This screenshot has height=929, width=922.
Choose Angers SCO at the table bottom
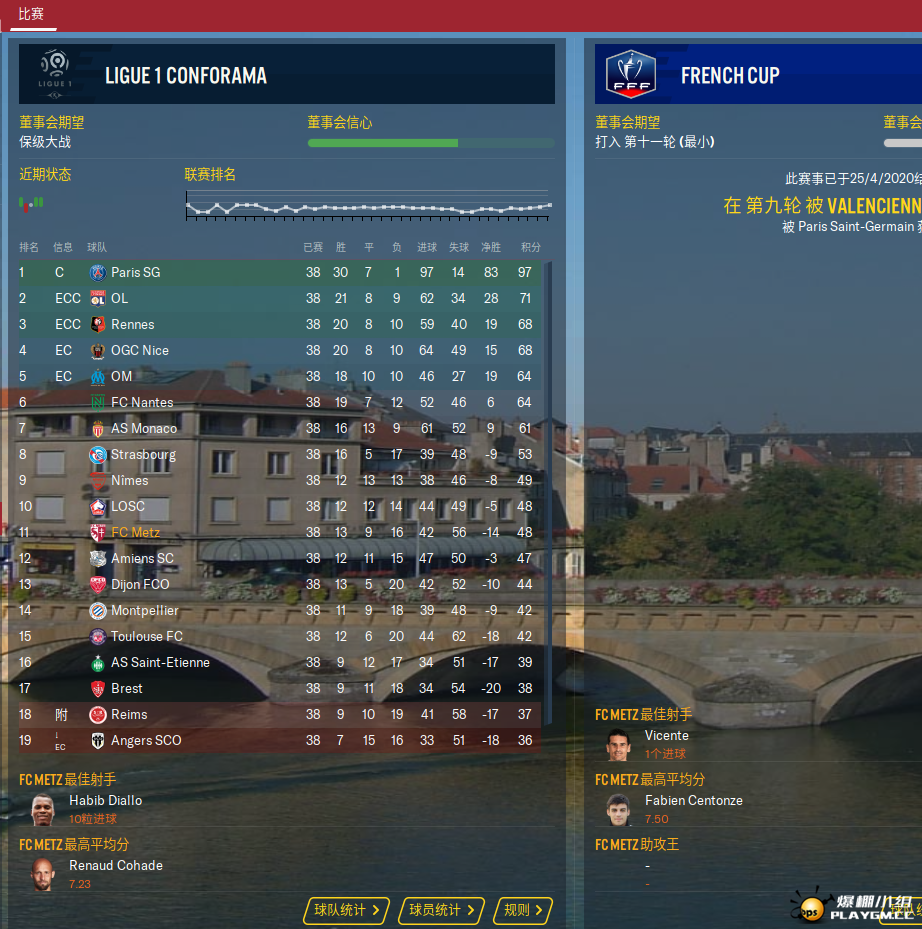(146, 740)
